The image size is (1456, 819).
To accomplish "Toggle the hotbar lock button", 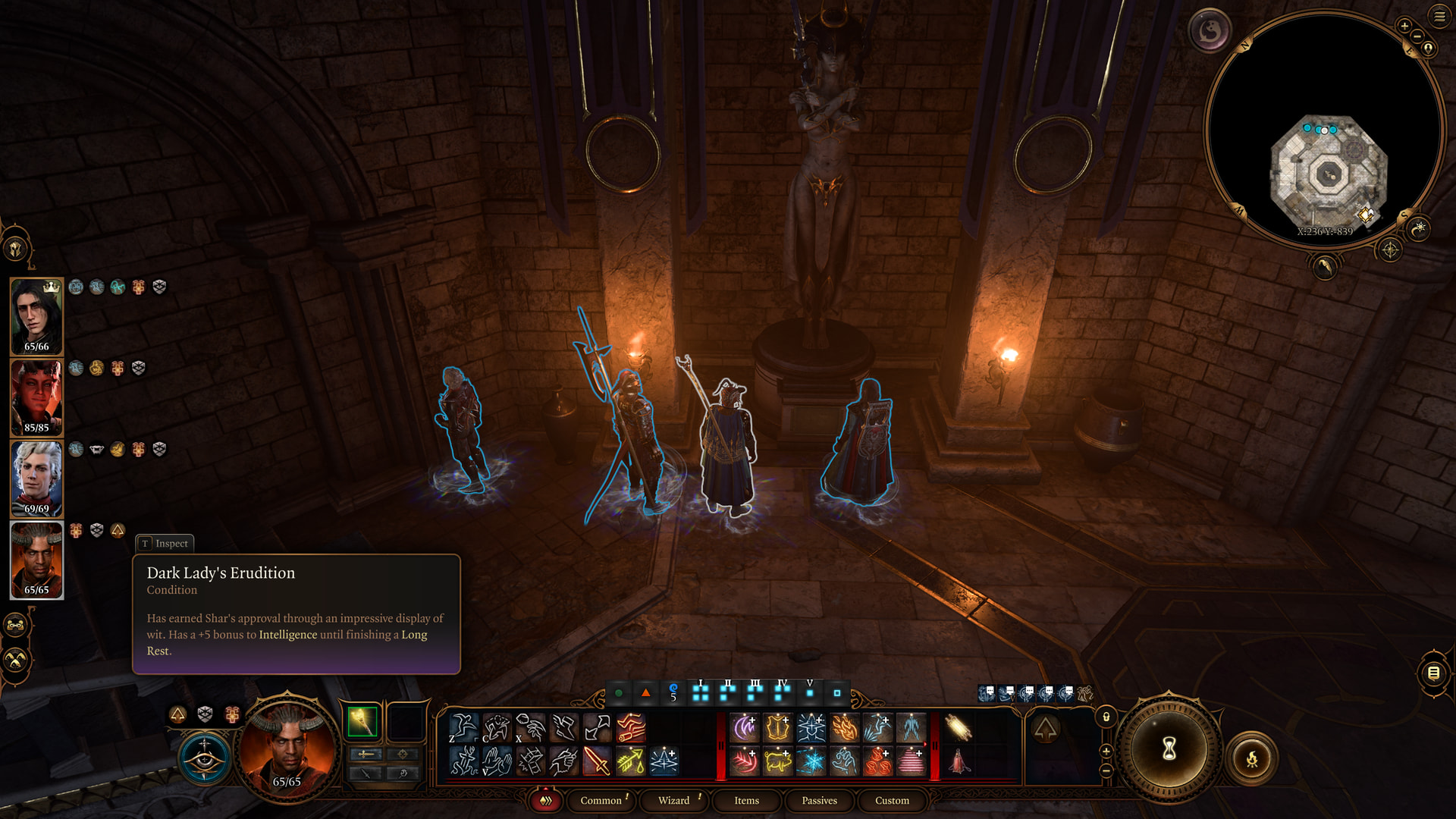I will [1106, 717].
